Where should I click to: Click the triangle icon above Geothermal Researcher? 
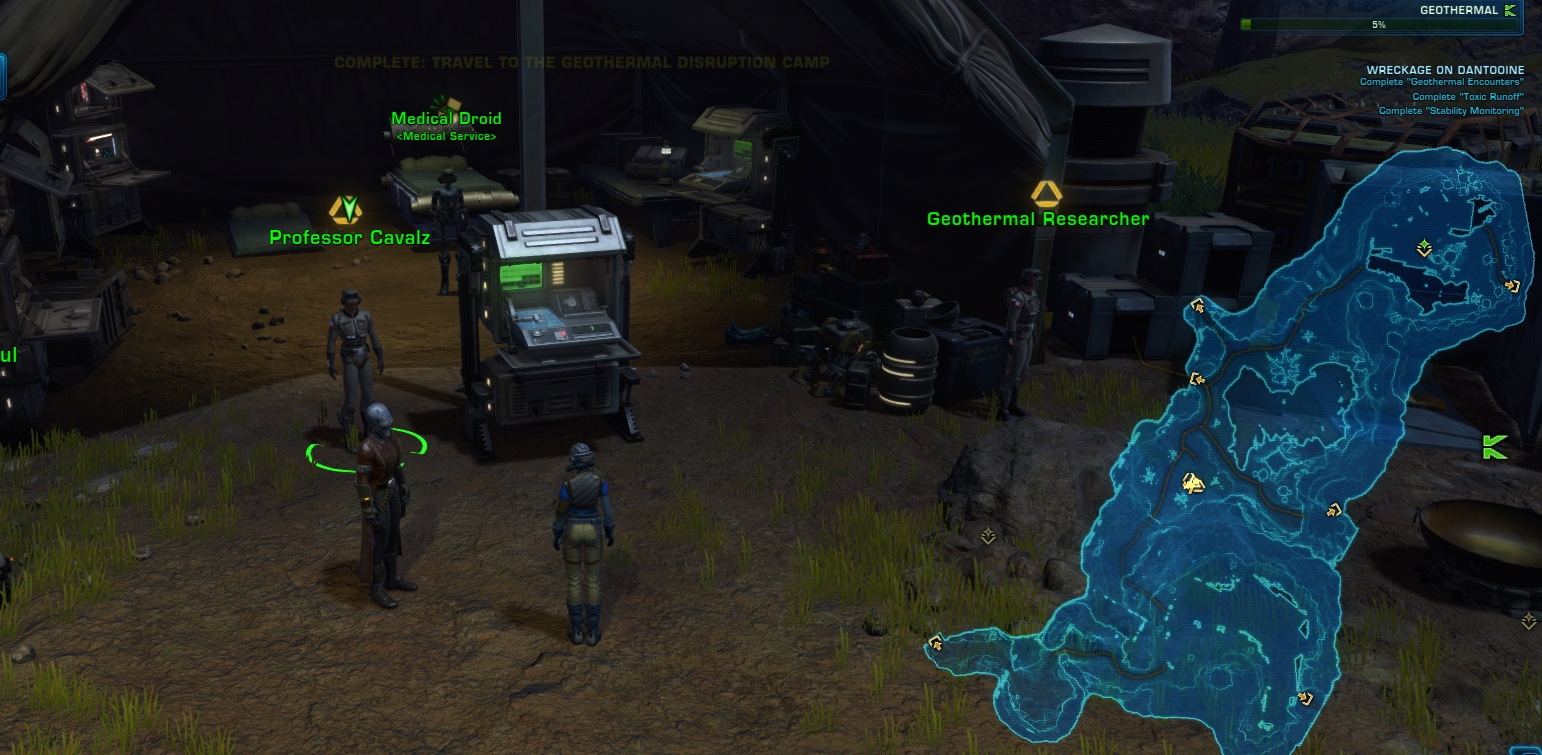(x=1046, y=192)
